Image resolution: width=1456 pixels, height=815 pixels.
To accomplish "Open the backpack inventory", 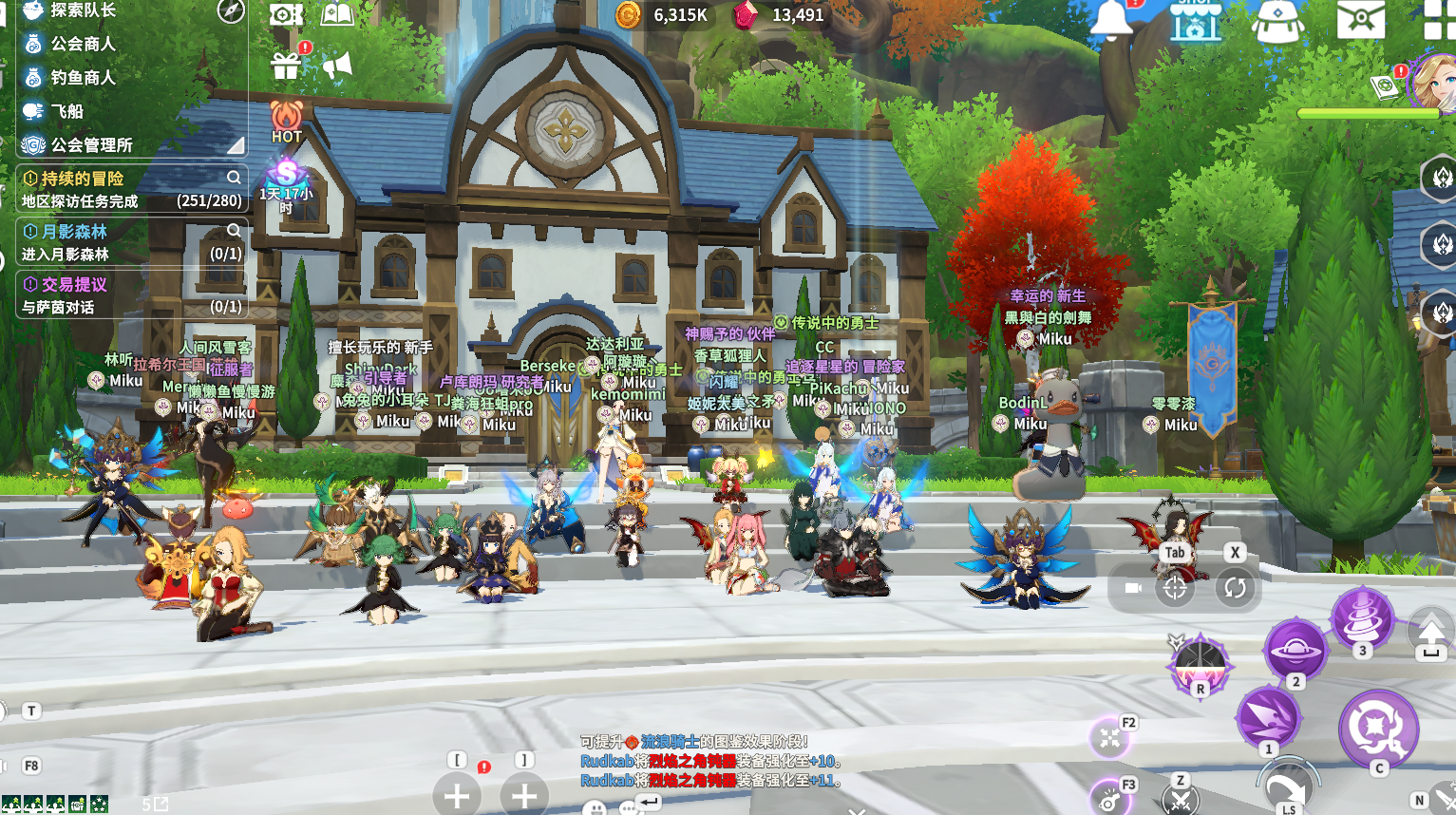I will point(1276,19).
